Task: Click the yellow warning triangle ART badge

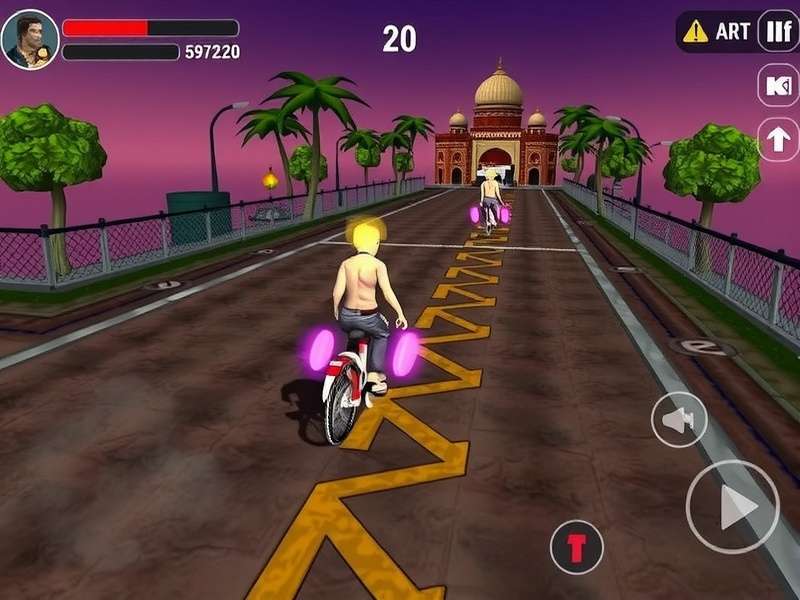Action: pyautogui.click(x=716, y=31)
